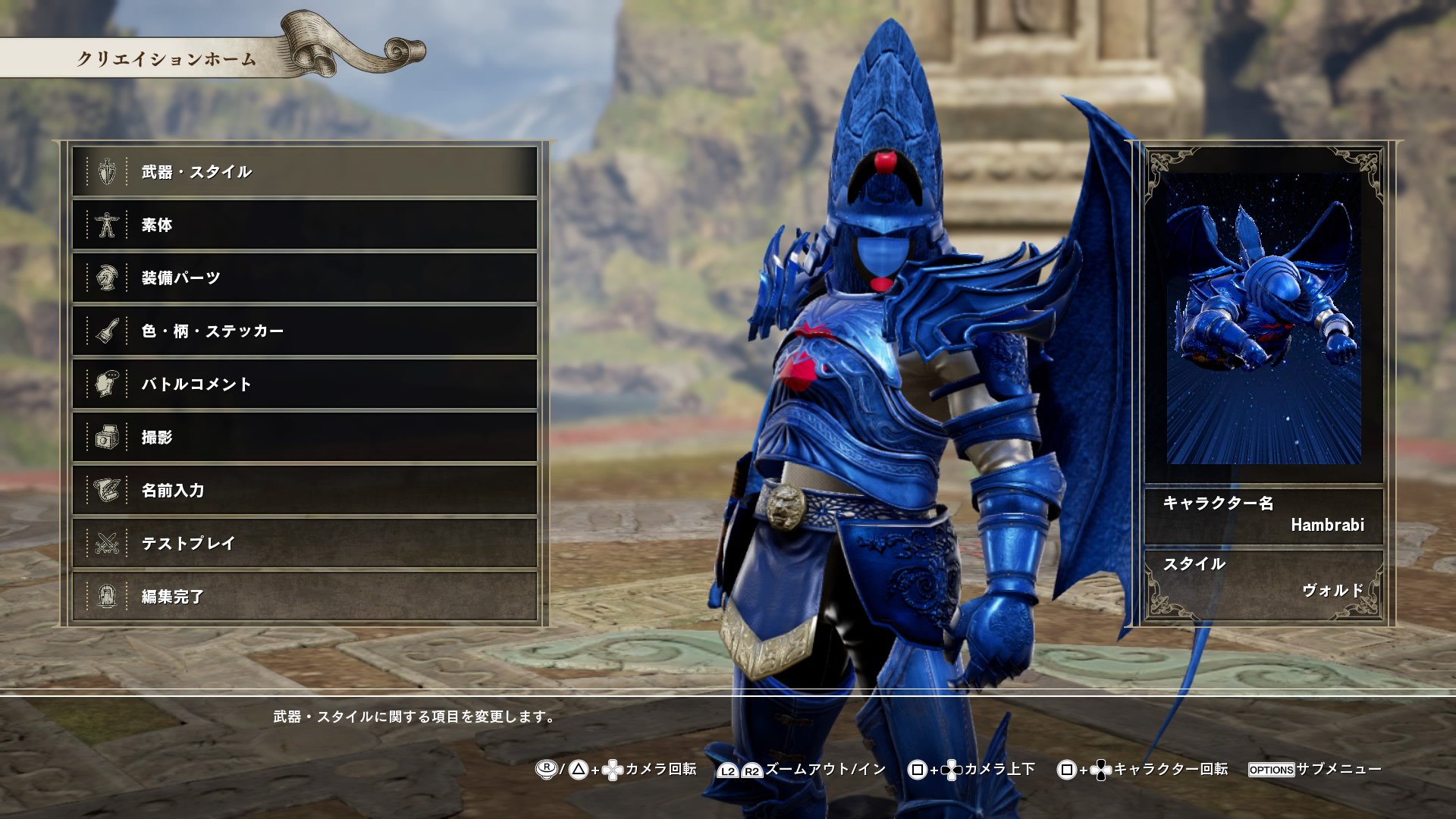Click the speech bubble icon for バトルコメント
Screen dimensions: 1456x819
pyautogui.click(x=106, y=384)
